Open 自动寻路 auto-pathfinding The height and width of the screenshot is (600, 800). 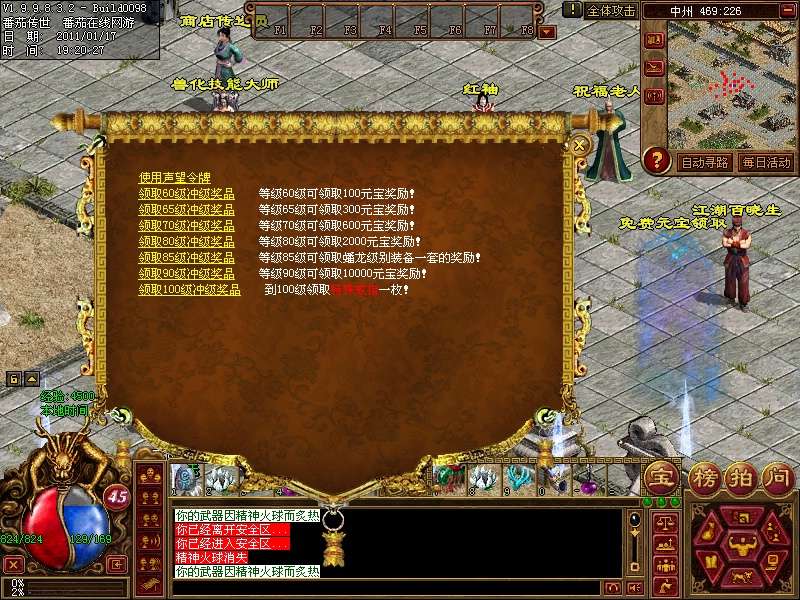(704, 162)
